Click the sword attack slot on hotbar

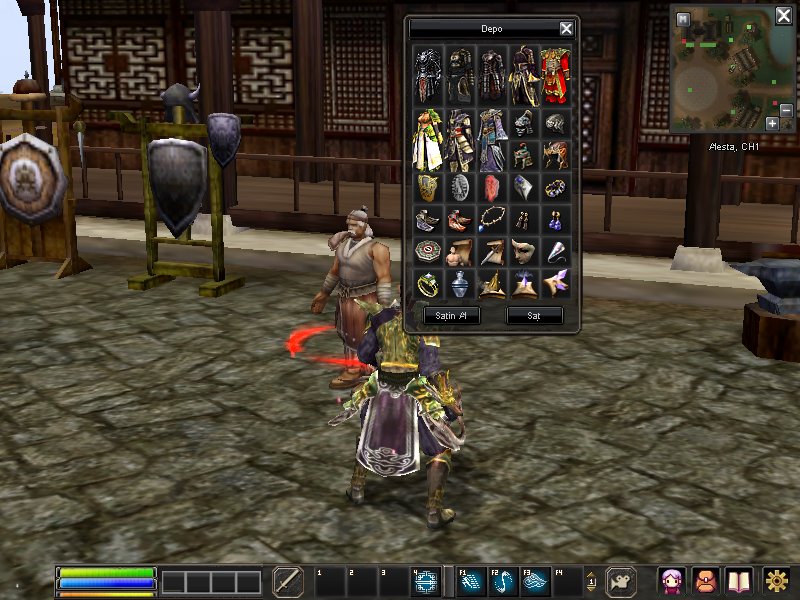(288, 581)
